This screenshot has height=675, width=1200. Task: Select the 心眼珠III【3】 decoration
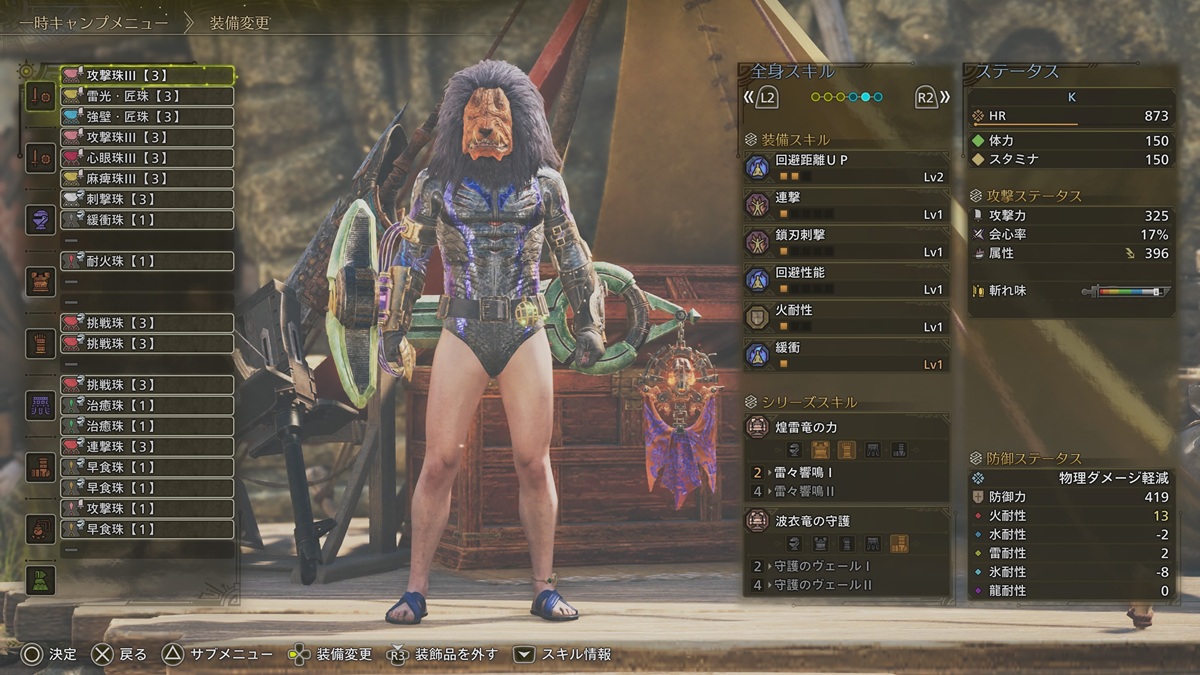point(147,158)
